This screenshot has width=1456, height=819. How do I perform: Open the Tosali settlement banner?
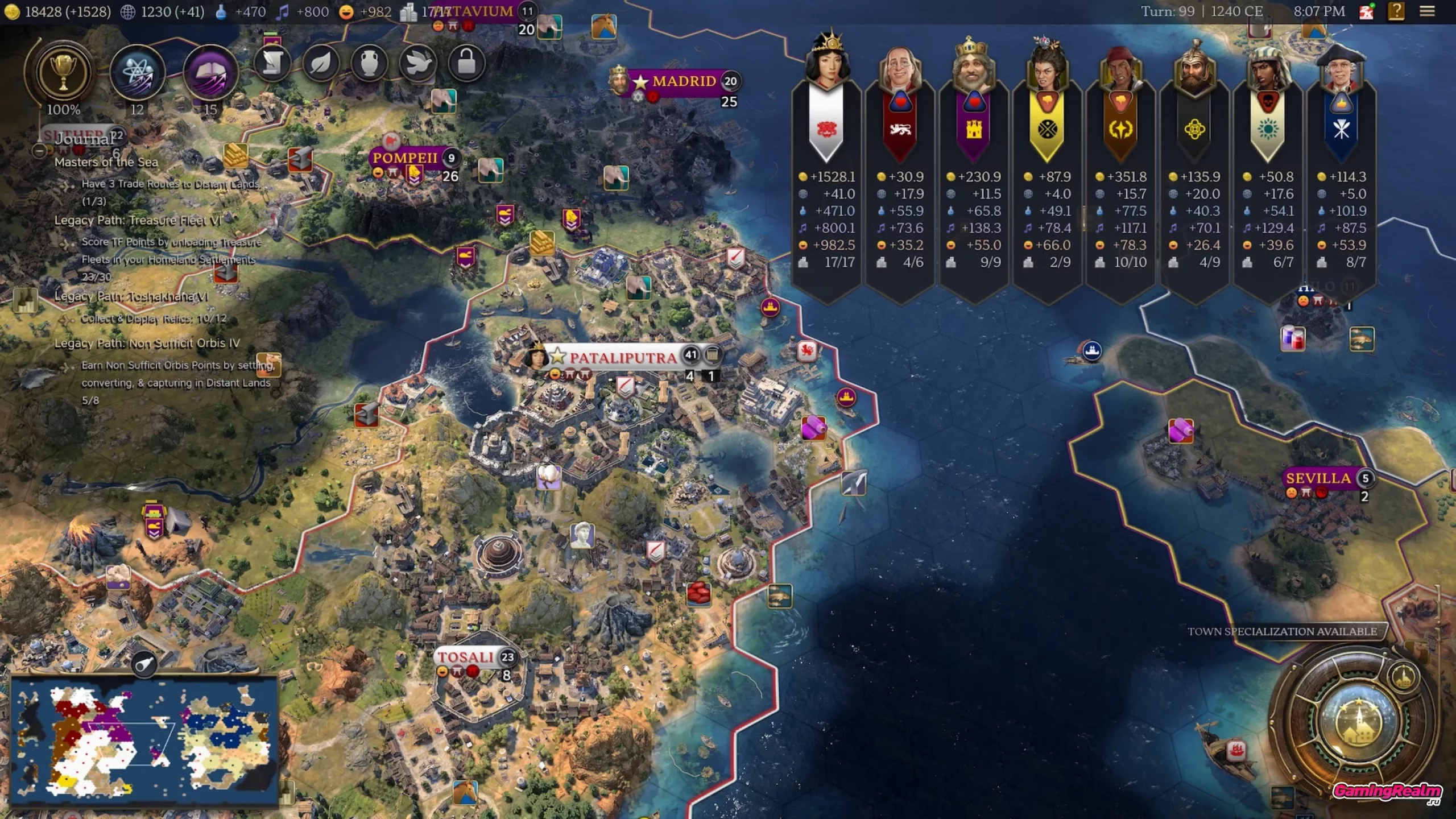[x=466, y=657]
